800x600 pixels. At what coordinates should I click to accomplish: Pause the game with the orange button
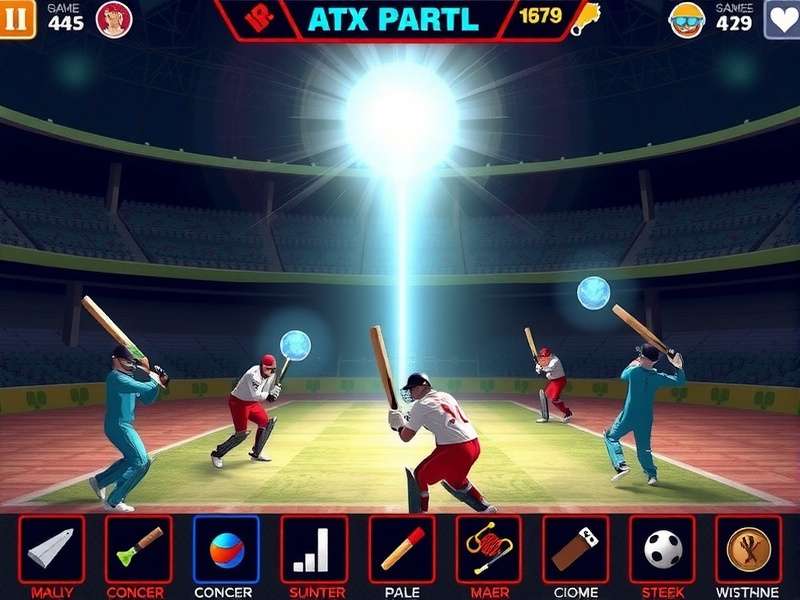tap(18, 19)
